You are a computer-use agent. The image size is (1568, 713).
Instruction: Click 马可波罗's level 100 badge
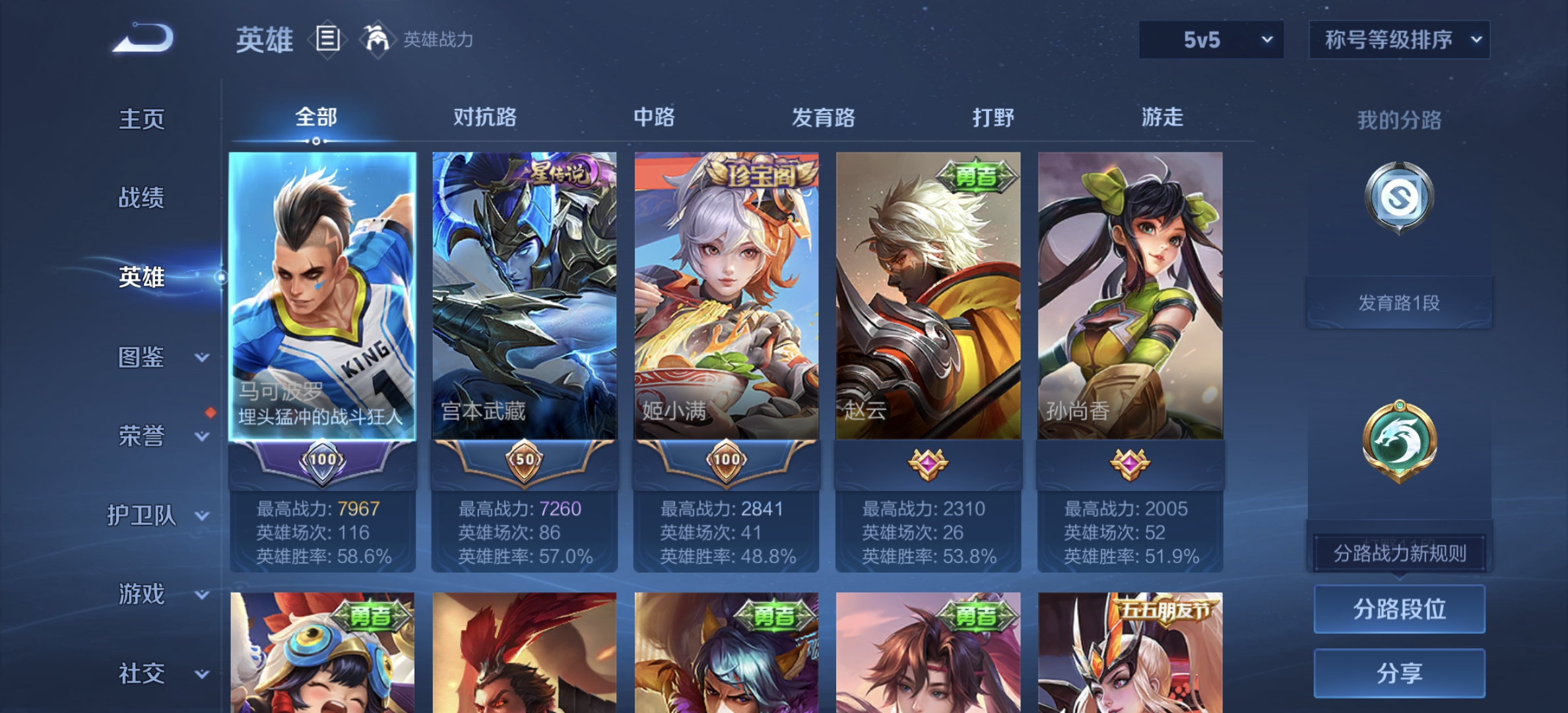[x=323, y=465]
